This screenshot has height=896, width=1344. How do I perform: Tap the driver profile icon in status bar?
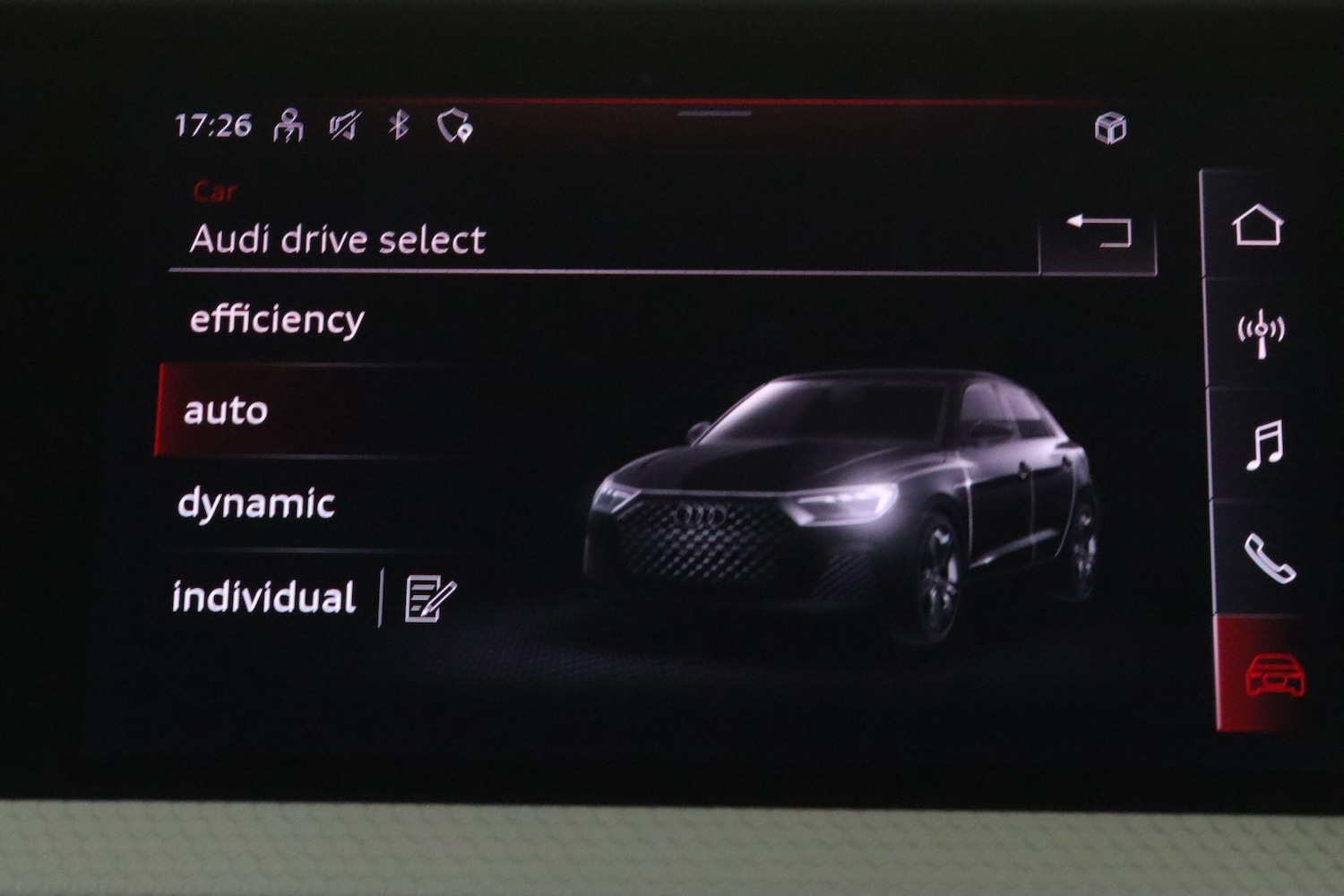coord(289,124)
